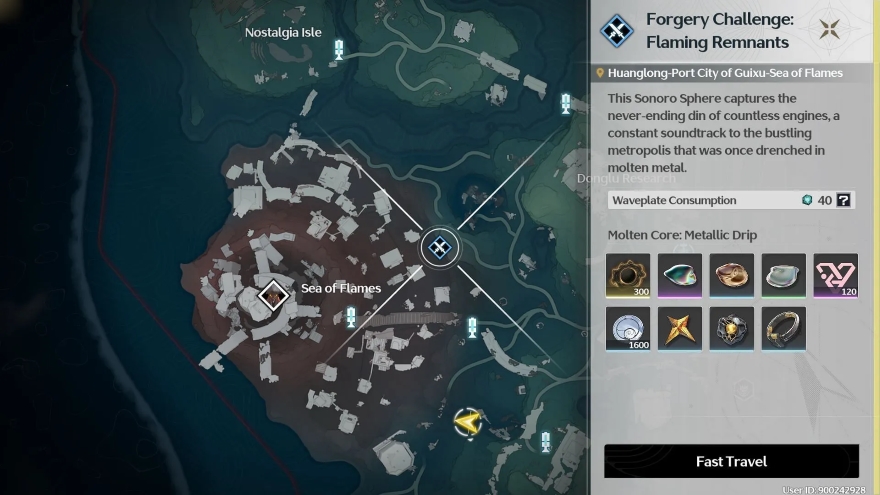Open the Waveplate Consumption help question mark

click(844, 200)
